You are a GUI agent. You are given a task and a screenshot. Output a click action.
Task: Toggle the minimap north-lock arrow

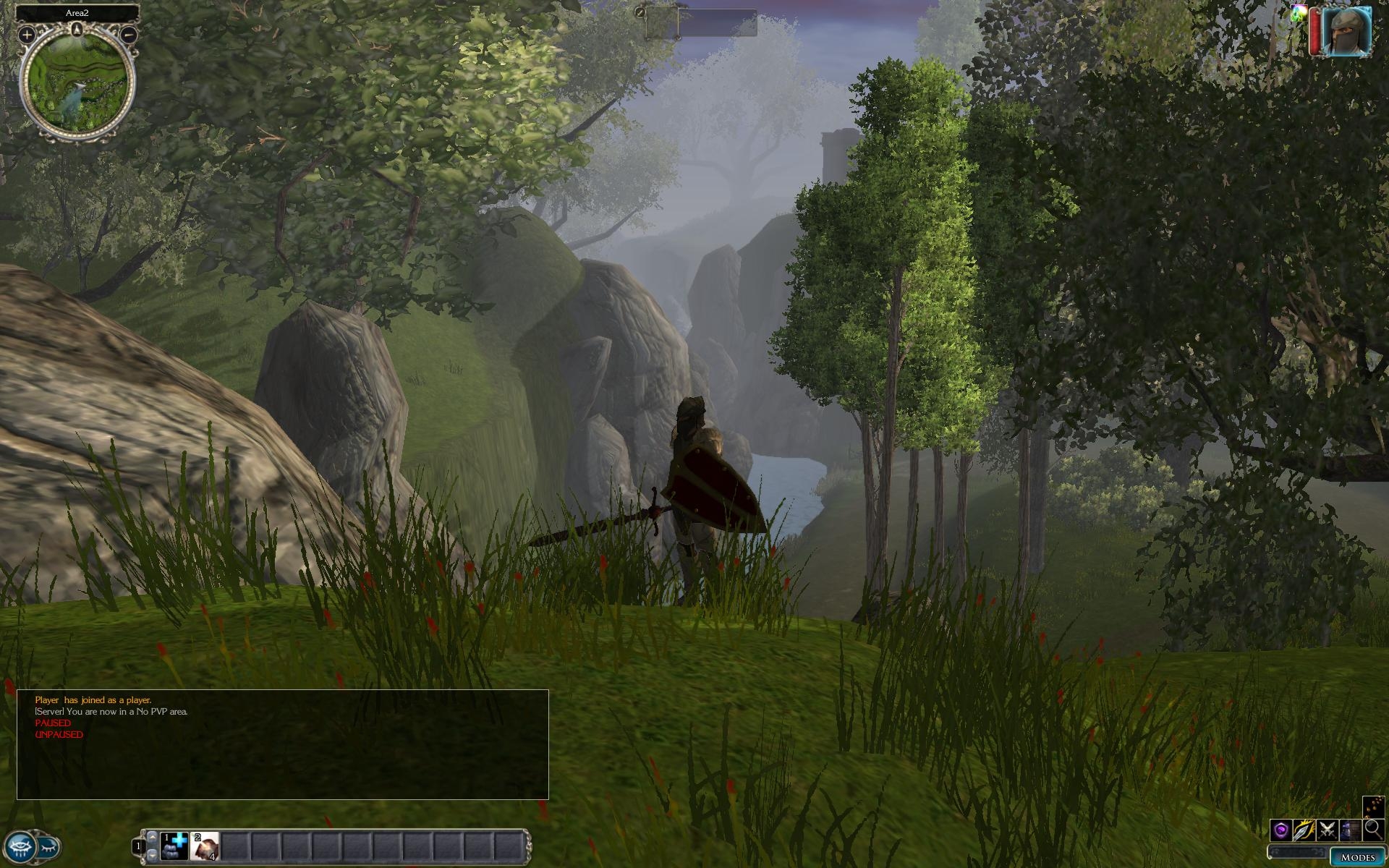point(77,29)
